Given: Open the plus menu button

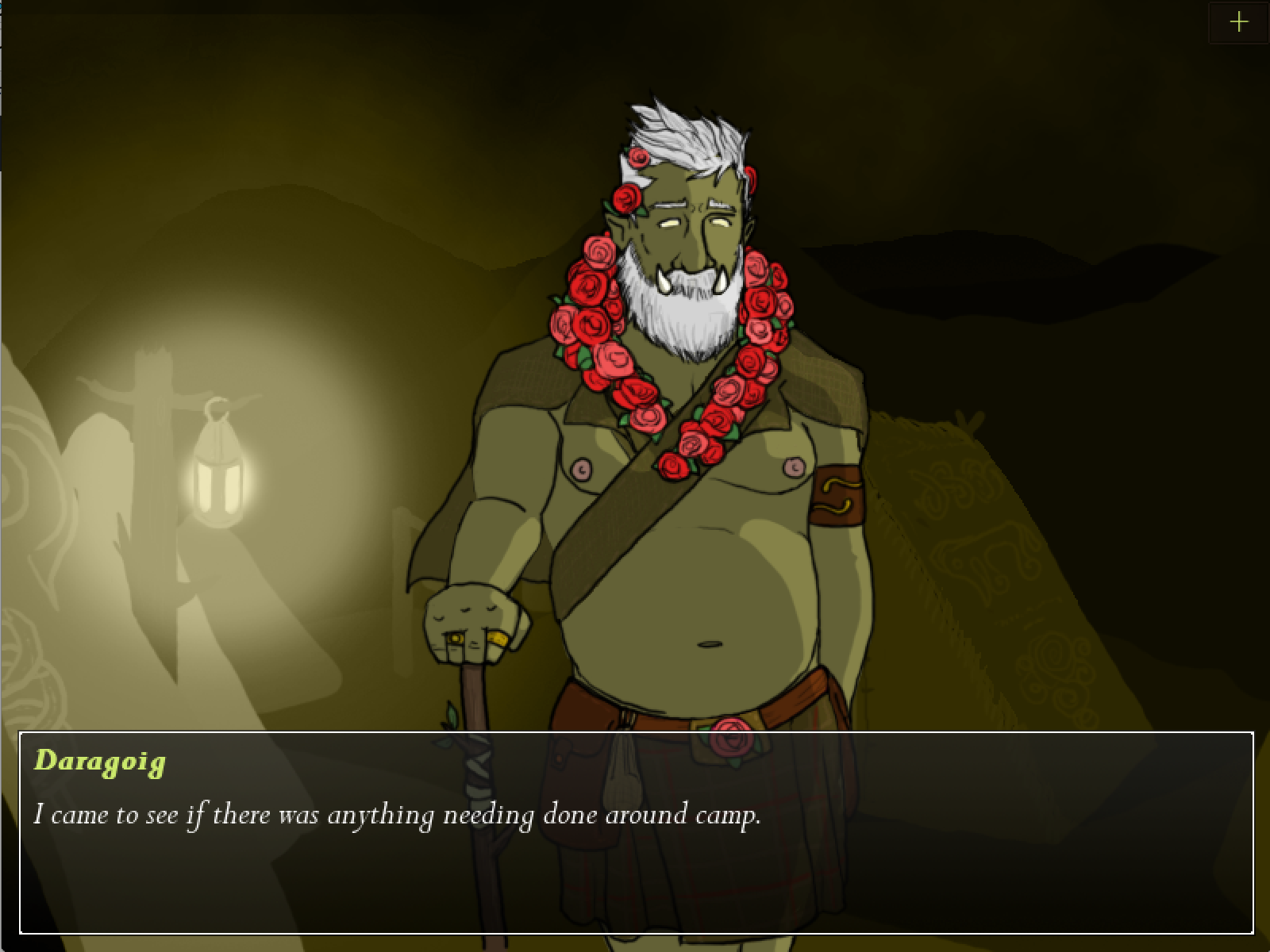Looking at the screenshot, I should tap(1238, 22).
